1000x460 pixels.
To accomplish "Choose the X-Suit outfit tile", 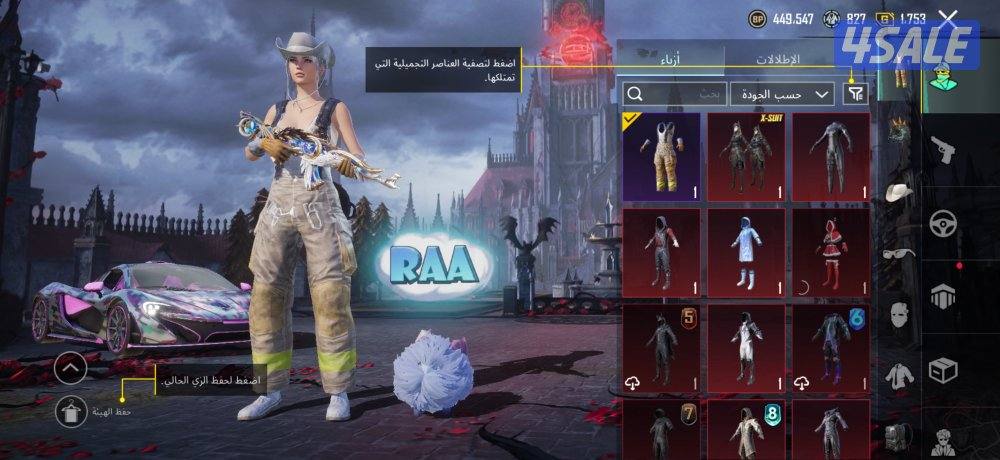I will click(x=746, y=156).
